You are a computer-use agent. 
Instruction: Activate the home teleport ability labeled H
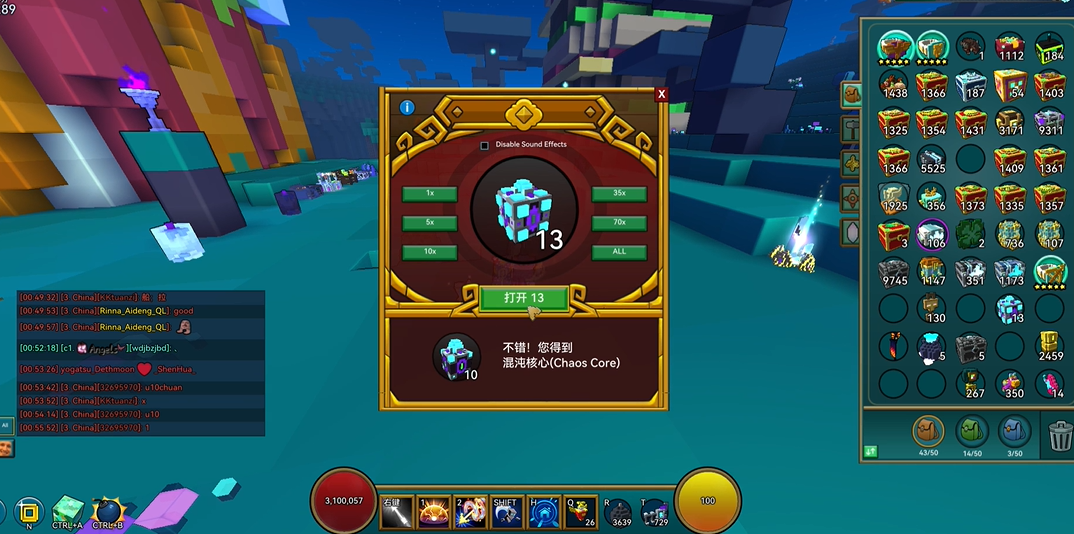point(541,512)
